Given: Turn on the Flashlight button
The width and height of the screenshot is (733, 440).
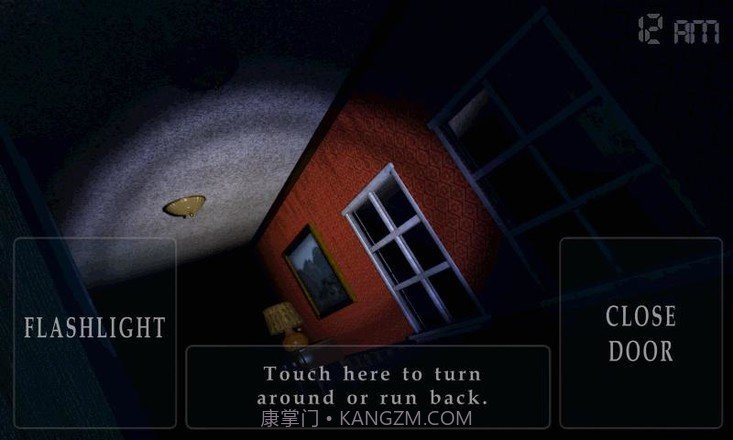Looking at the screenshot, I should [94, 330].
